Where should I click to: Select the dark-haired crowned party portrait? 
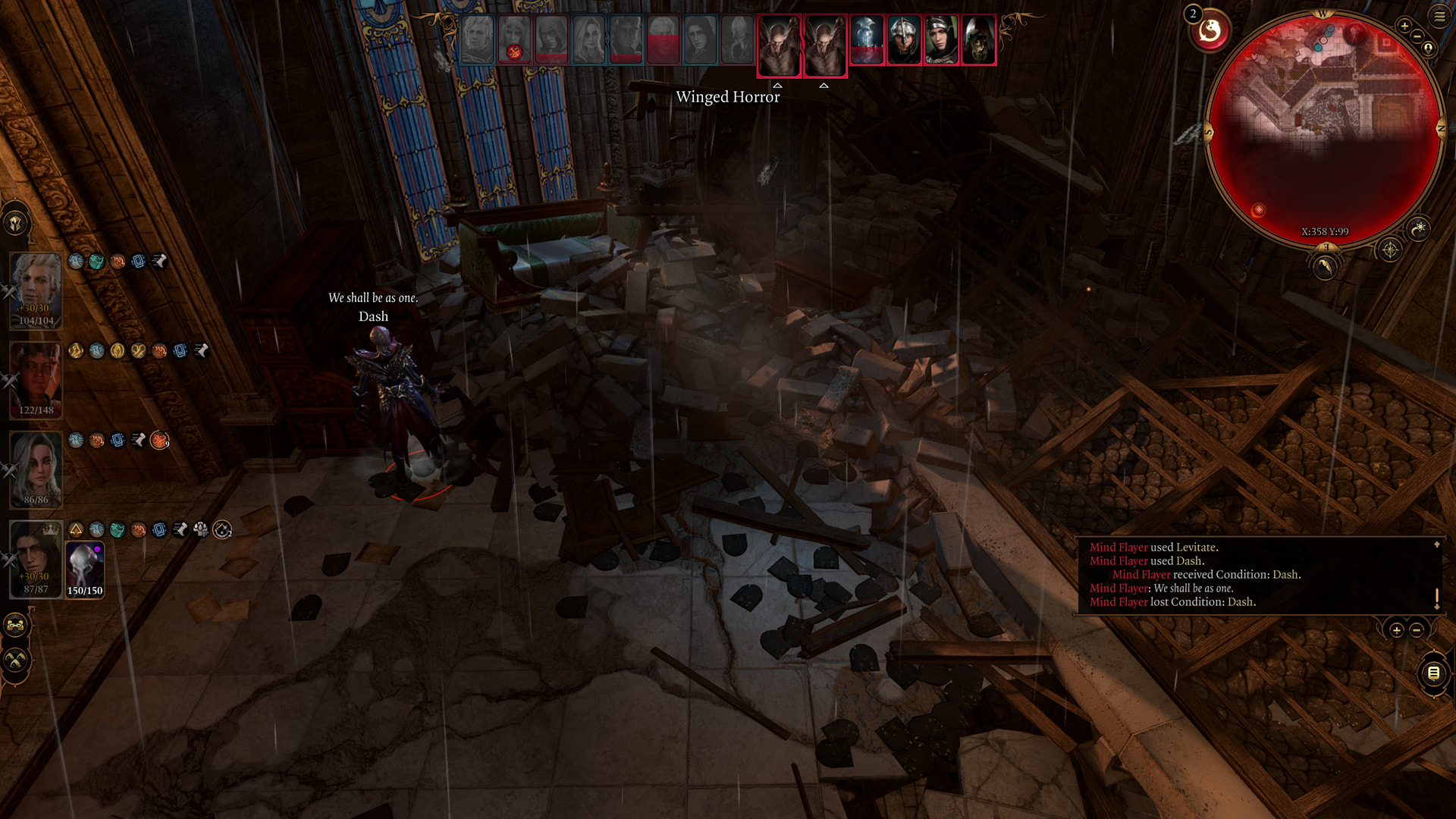(x=36, y=558)
